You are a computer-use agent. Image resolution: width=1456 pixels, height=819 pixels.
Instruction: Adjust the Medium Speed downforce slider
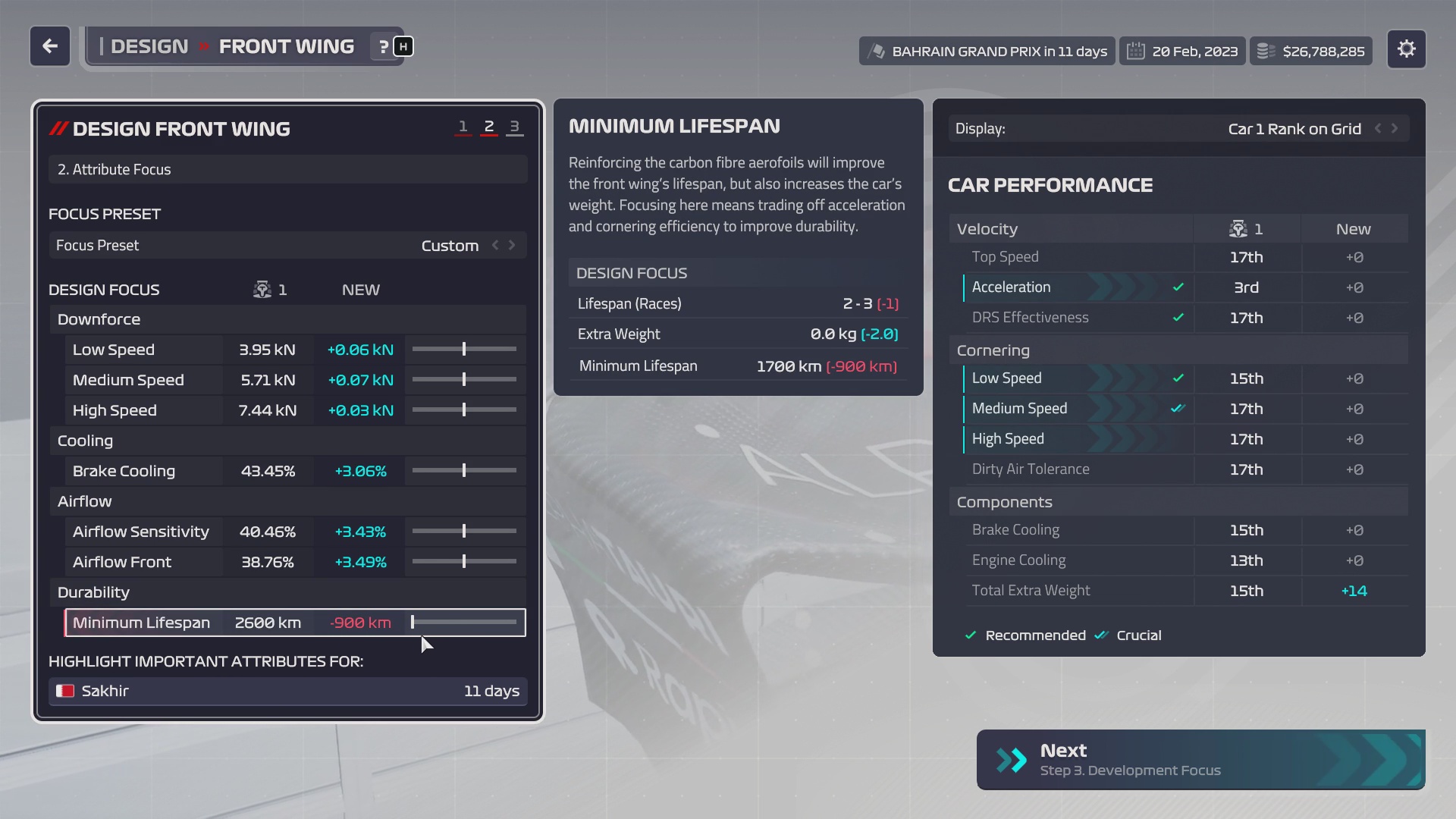464,380
